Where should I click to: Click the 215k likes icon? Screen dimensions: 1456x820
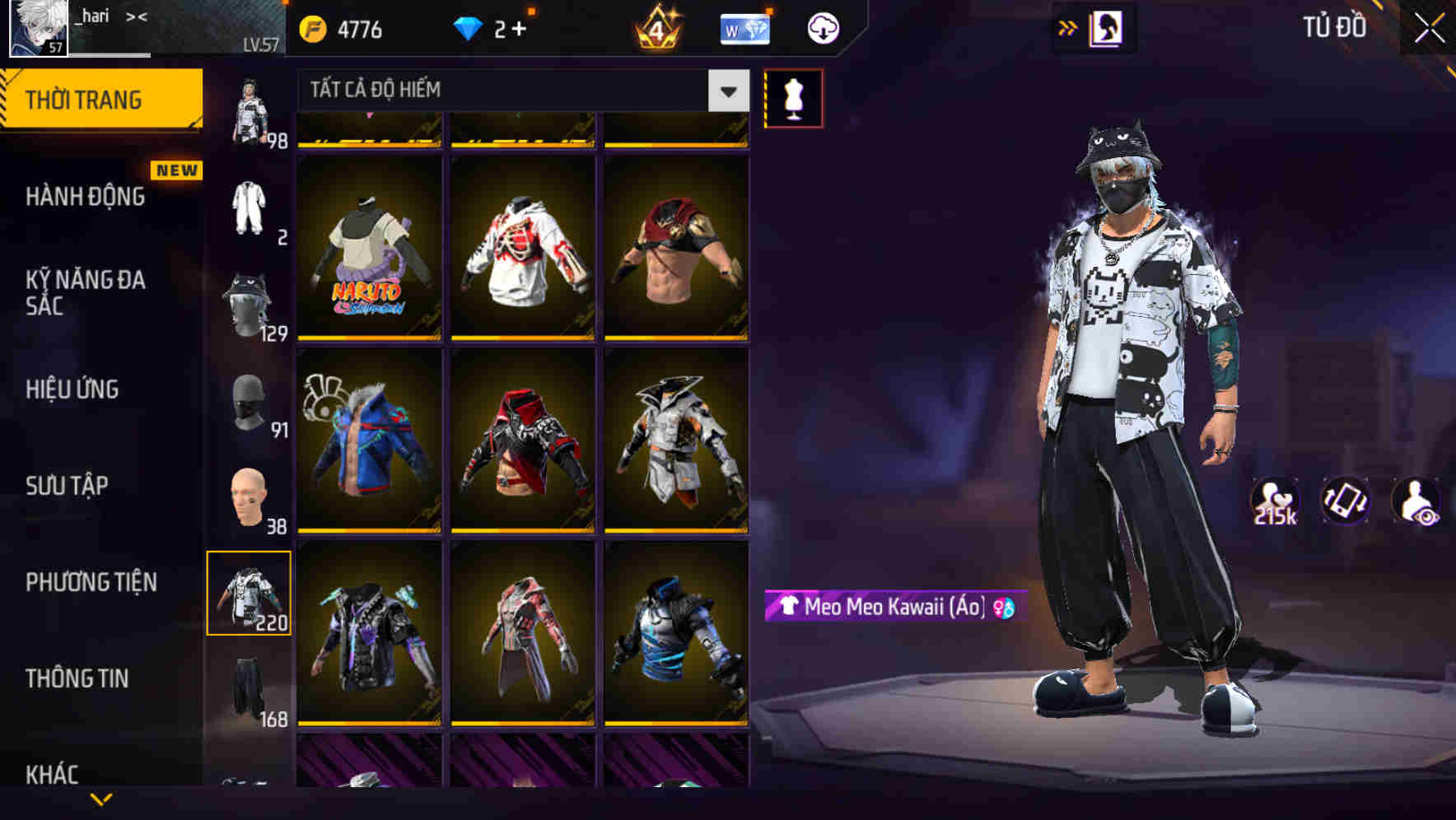click(1276, 501)
